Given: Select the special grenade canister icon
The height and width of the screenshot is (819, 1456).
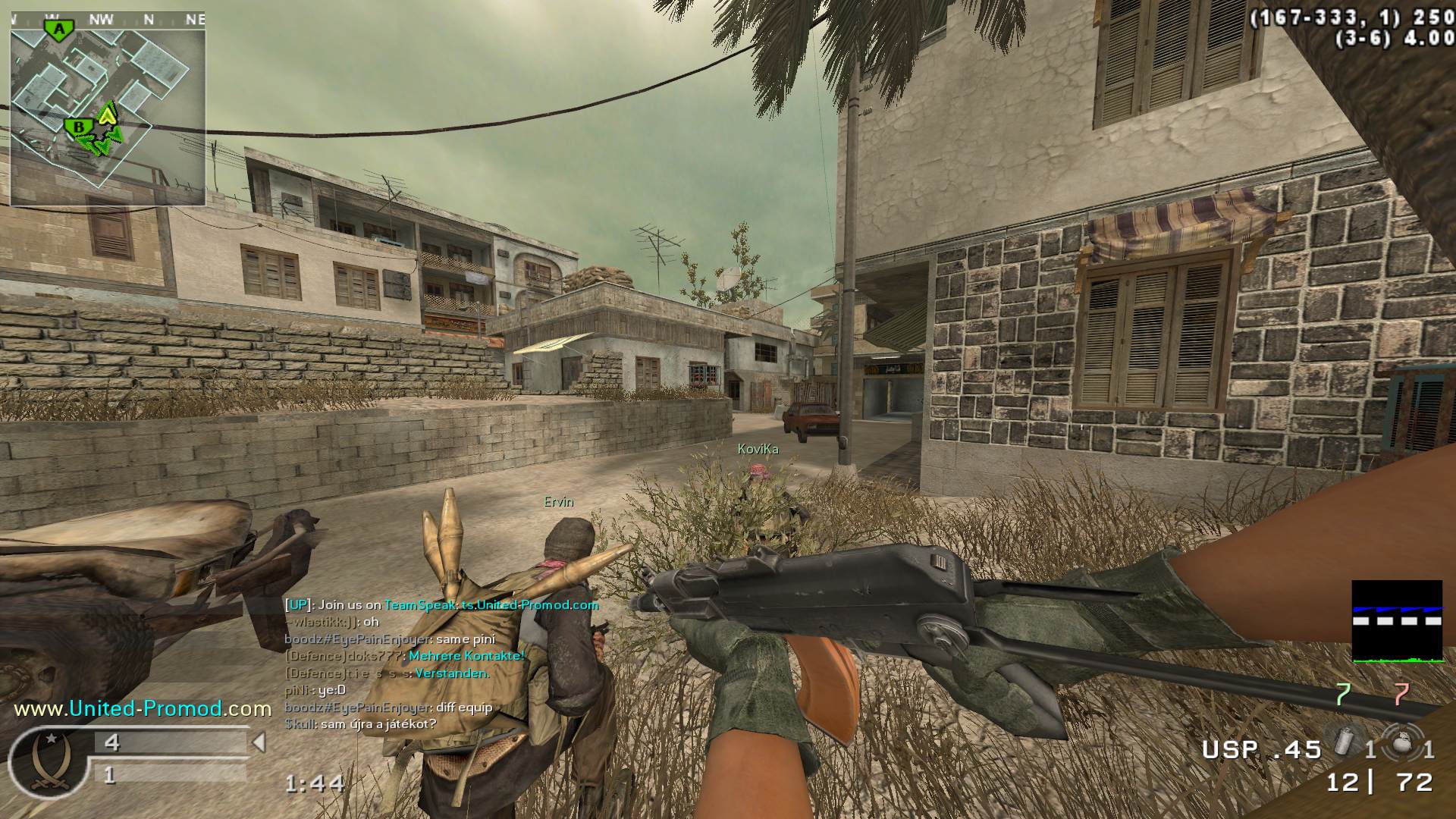Looking at the screenshot, I should tap(1343, 741).
